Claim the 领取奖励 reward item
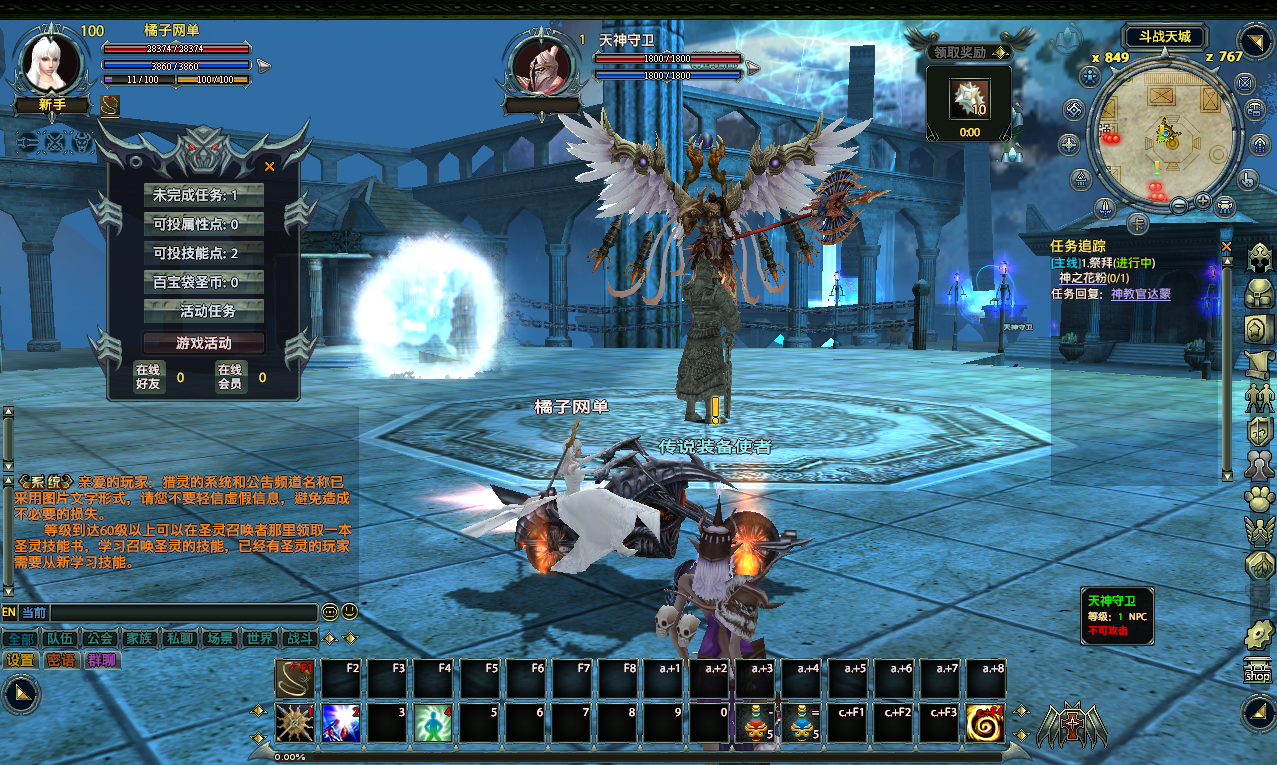Screen dimensions: 1277x765 [968, 100]
